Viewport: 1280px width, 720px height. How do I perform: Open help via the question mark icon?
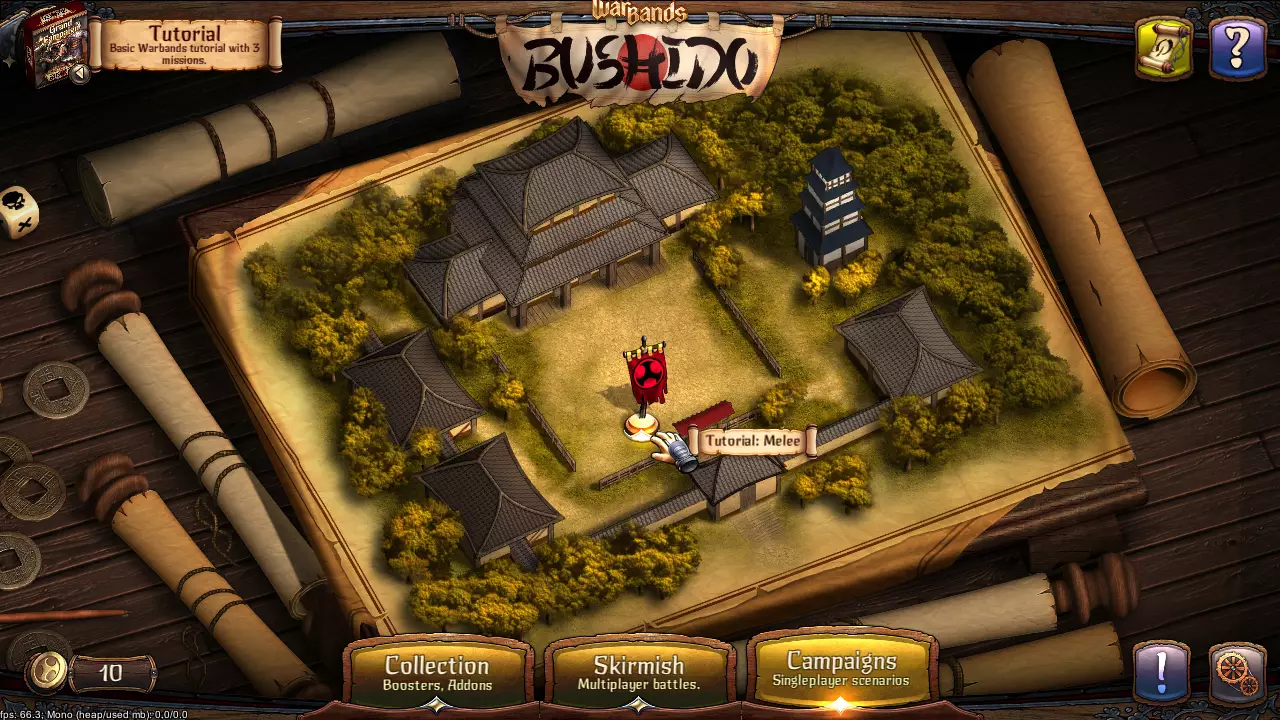tap(1237, 48)
